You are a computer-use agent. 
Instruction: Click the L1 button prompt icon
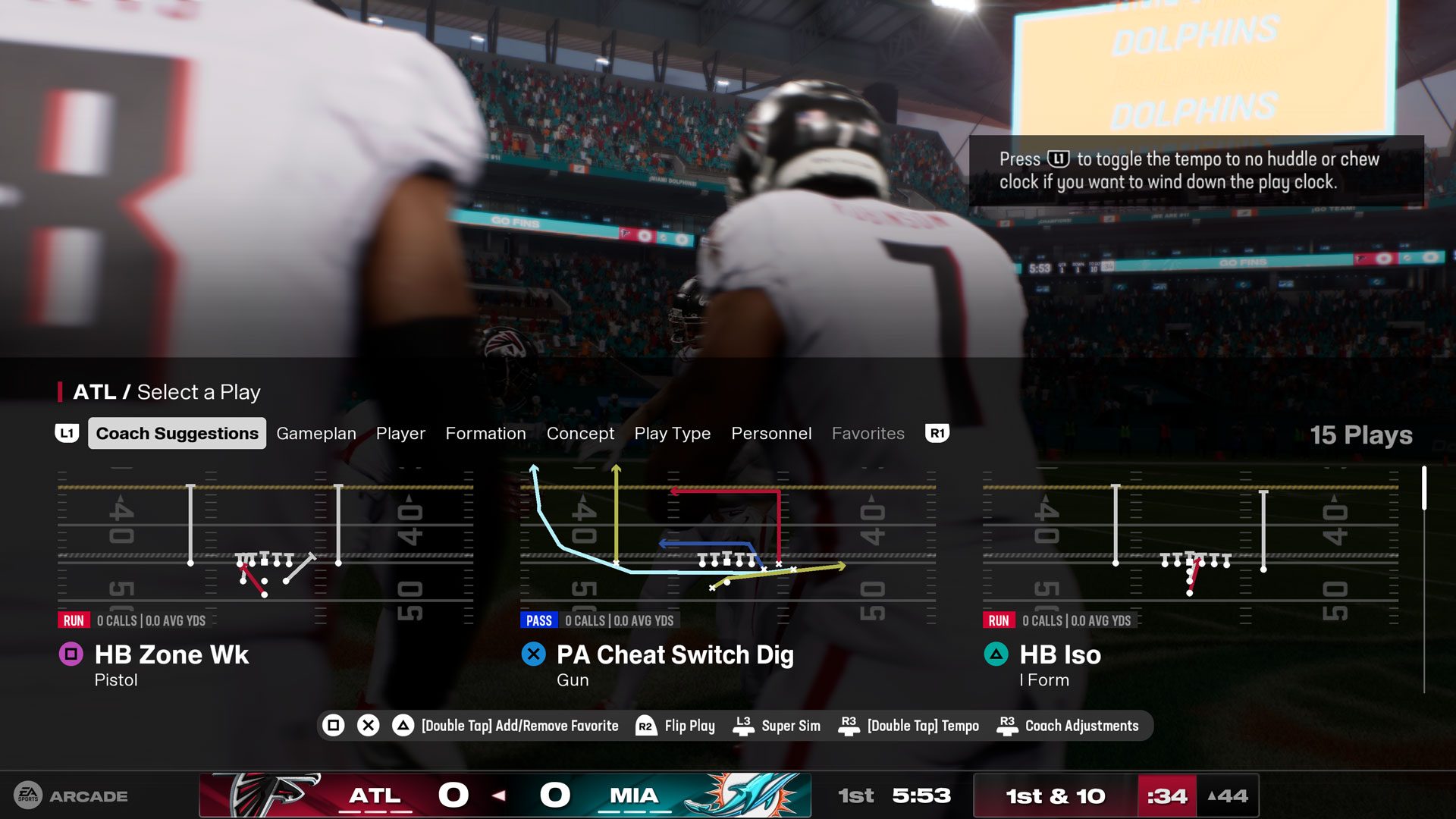click(x=67, y=433)
